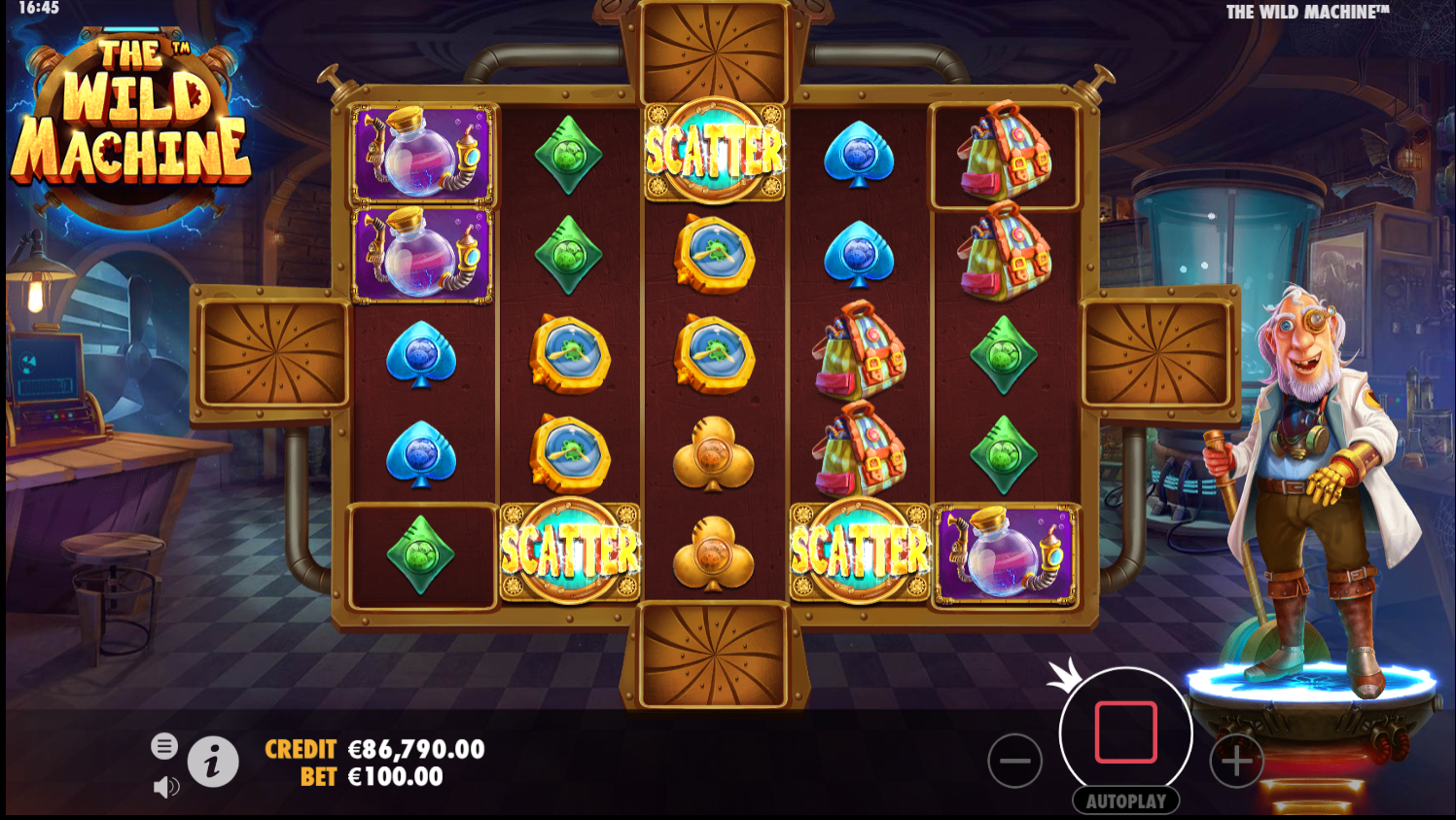Select the backpack symbol atop the fifth reel
1456x820 pixels.
[x=1006, y=156]
